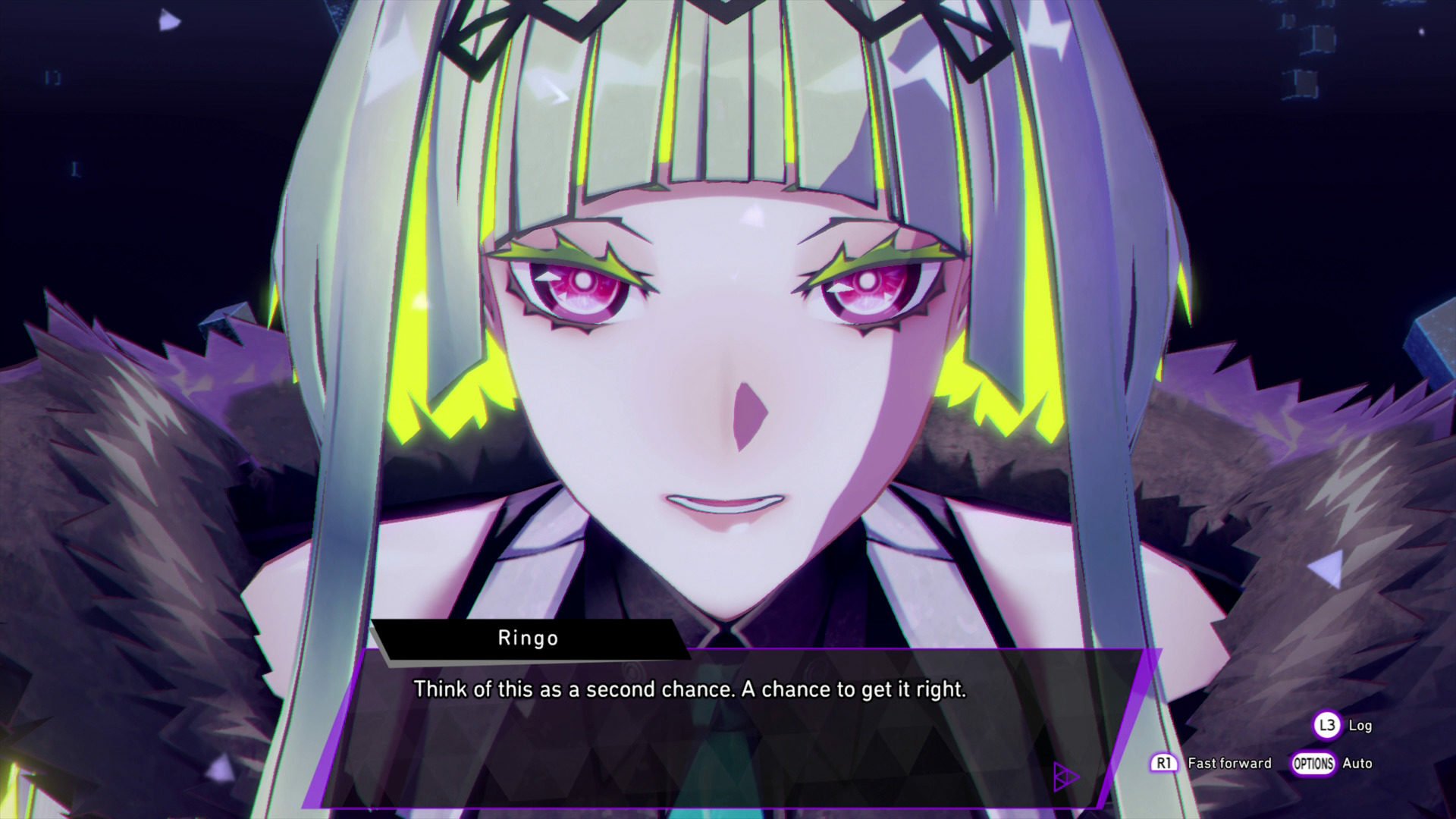Select the Ringo nameplate banner

tap(527, 638)
